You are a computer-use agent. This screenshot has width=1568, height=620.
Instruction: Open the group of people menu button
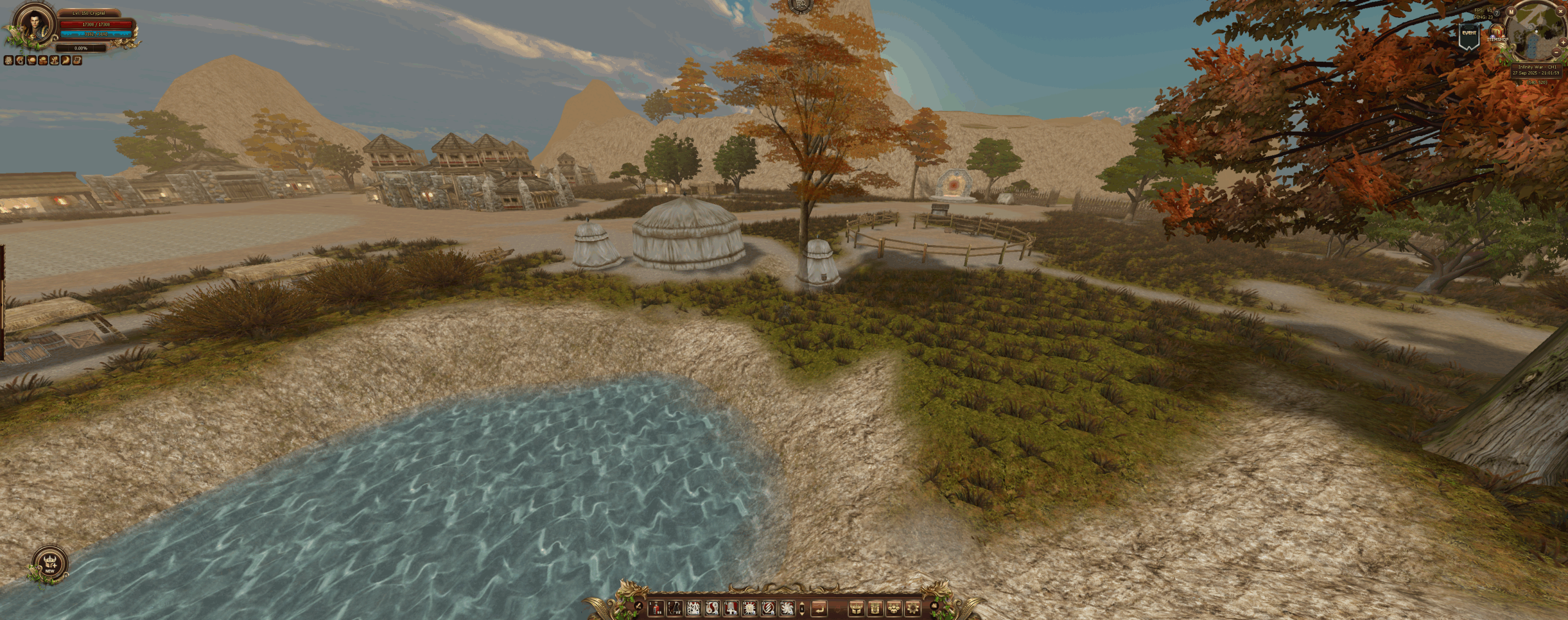pos(894,608)
